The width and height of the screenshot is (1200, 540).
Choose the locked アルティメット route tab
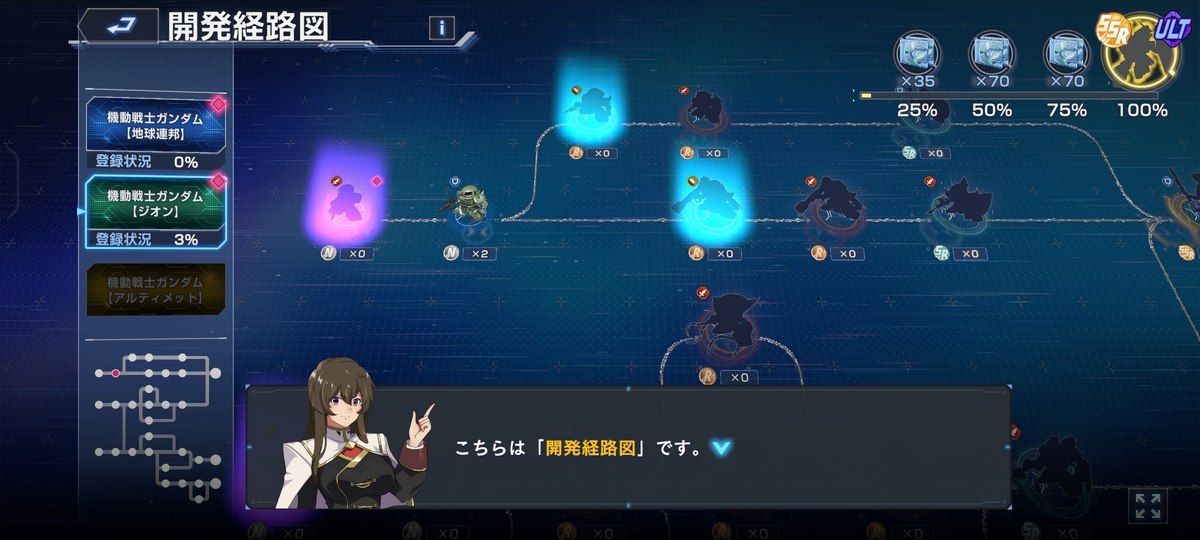[x=155, y=290]
